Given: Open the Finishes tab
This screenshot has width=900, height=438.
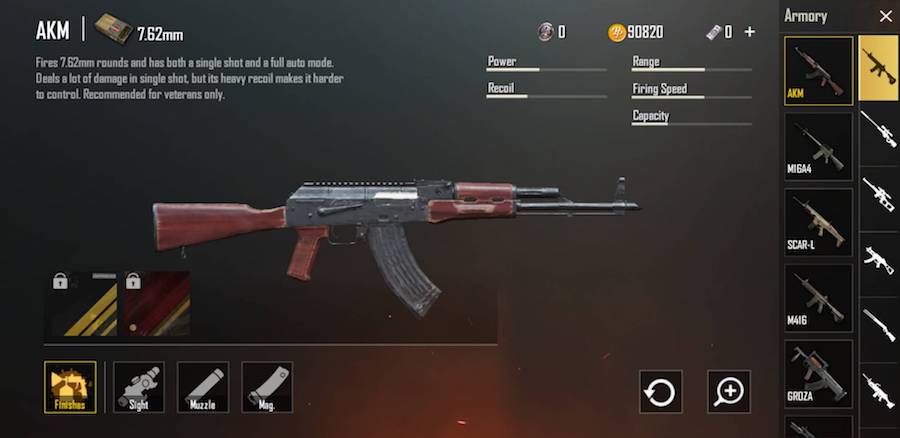Looking at the screenshot, I should [x=71, y=387].
